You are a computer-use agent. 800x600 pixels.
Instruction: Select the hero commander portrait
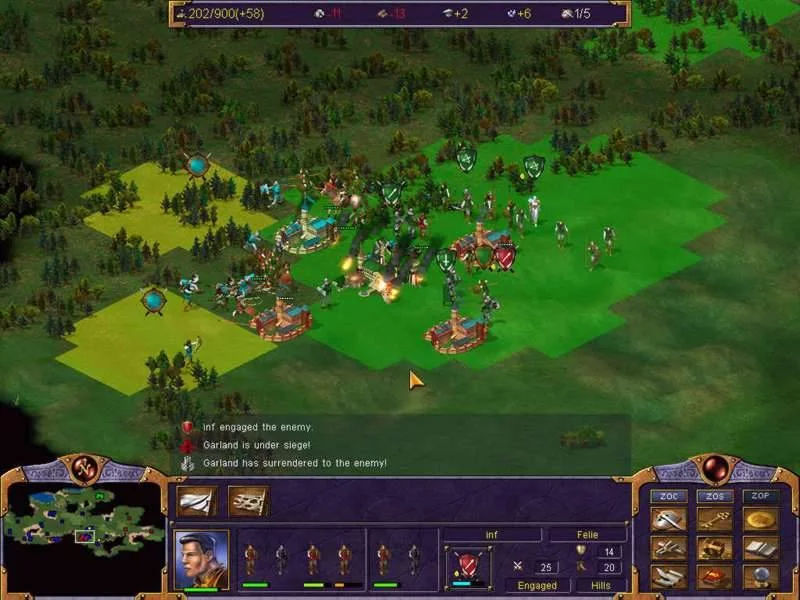pos(201,556)
